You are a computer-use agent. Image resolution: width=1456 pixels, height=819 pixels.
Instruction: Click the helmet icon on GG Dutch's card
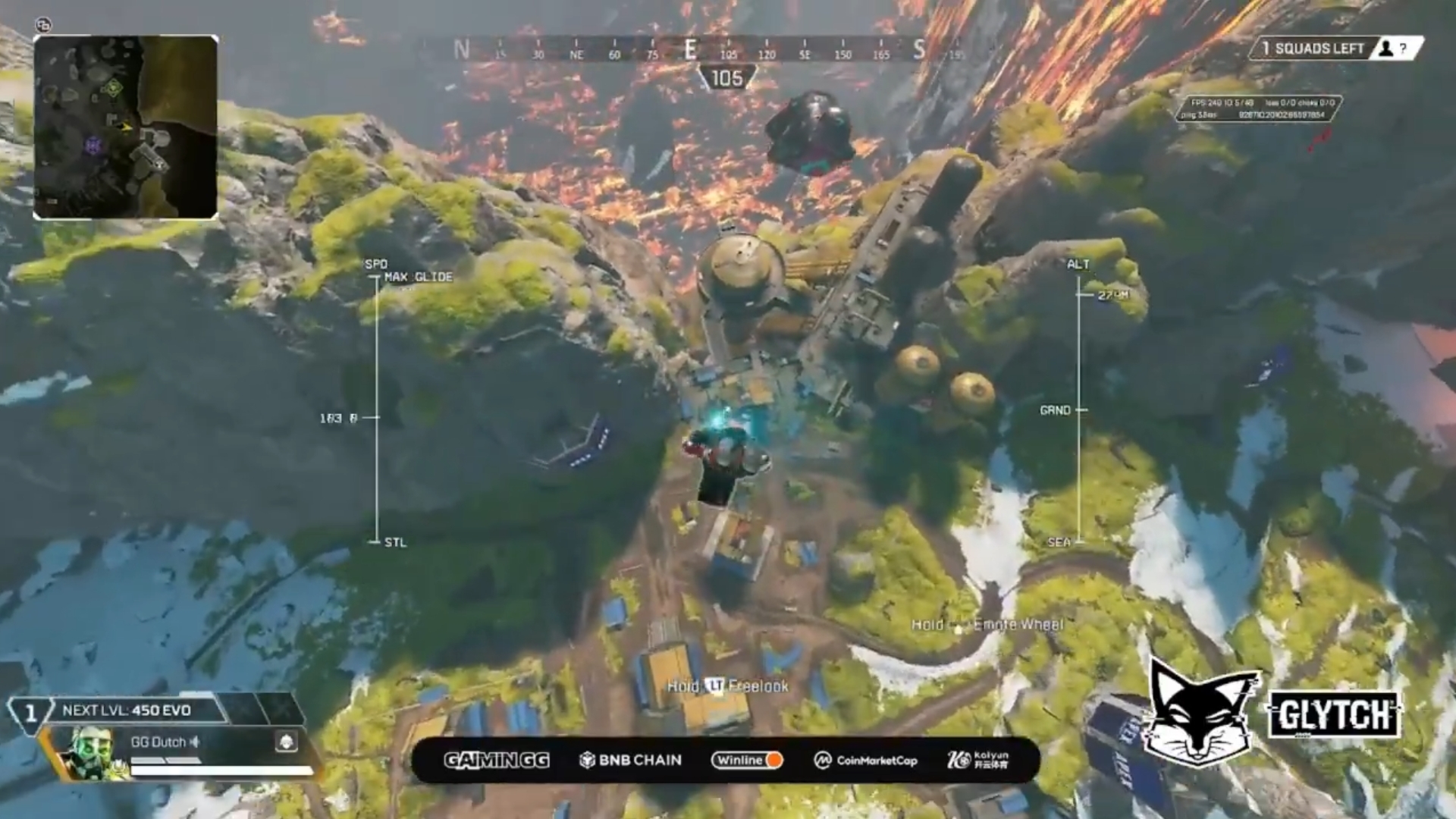287,742
